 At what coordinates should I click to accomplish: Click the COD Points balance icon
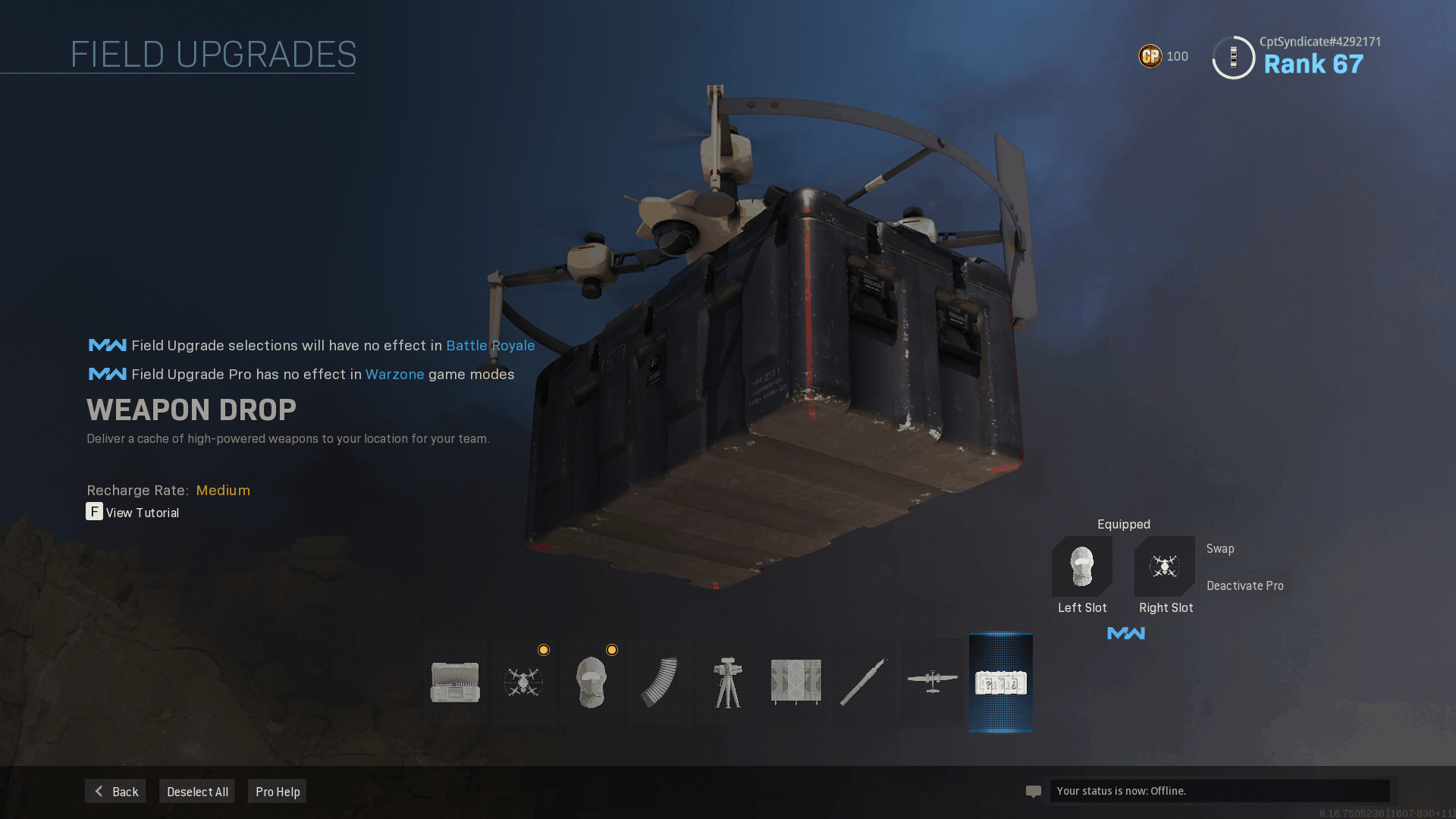tap(1150, 56)
